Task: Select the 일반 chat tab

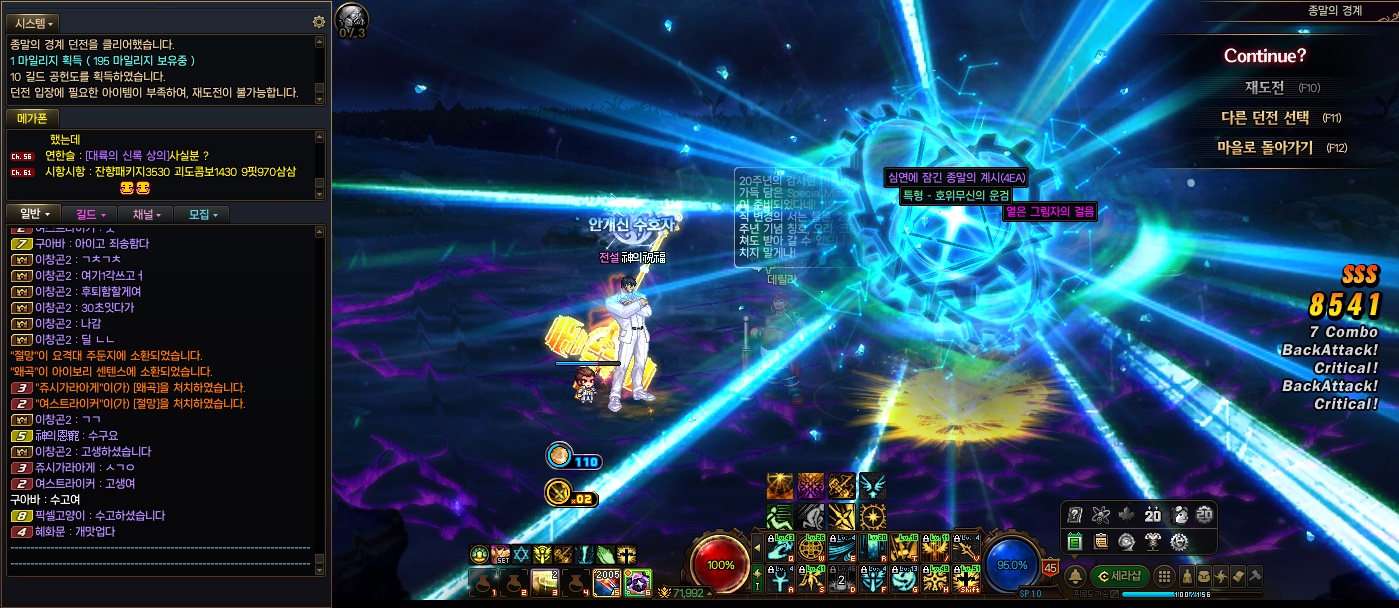Action: click(x=34, y=214)
